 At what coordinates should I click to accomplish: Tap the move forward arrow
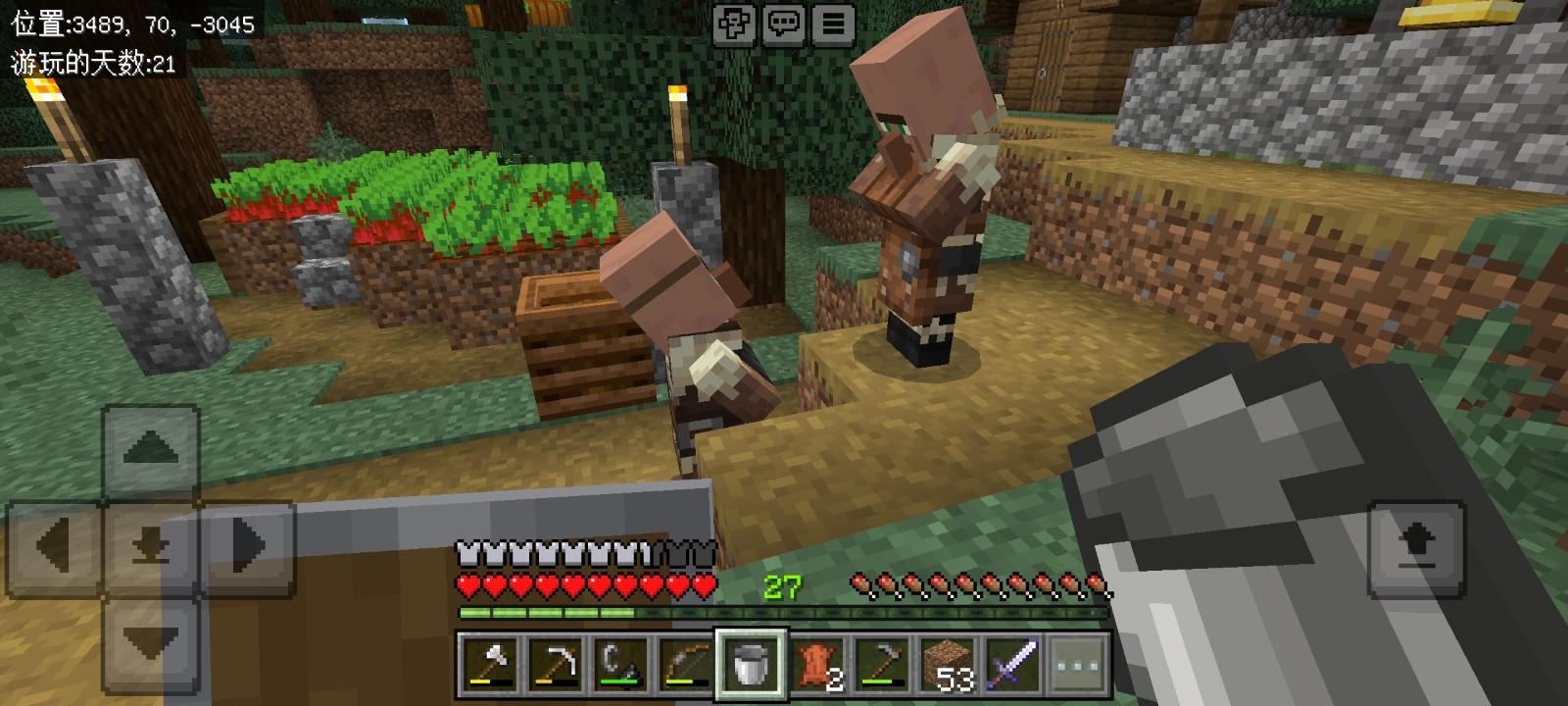click(x=151, y=451)
